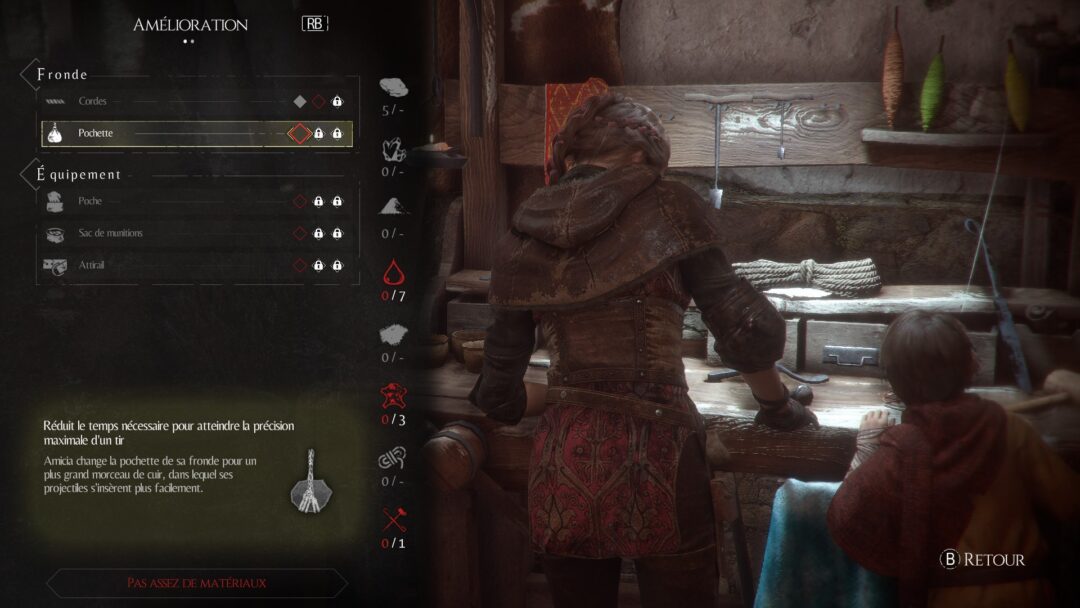This screenshot has width=1080, height=608.
Task: Select the Fronde category header
Action: [x=63, y=74]
